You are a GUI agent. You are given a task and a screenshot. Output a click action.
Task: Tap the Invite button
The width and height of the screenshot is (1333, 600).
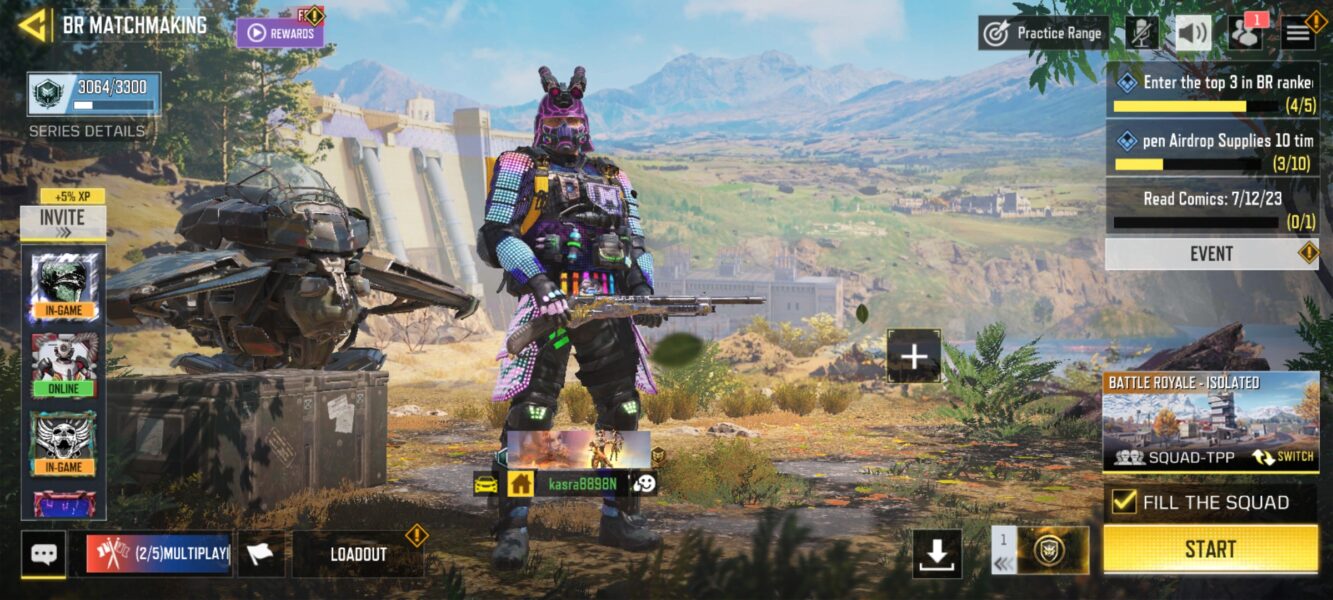pyautogui.click(x=62, y=222)
